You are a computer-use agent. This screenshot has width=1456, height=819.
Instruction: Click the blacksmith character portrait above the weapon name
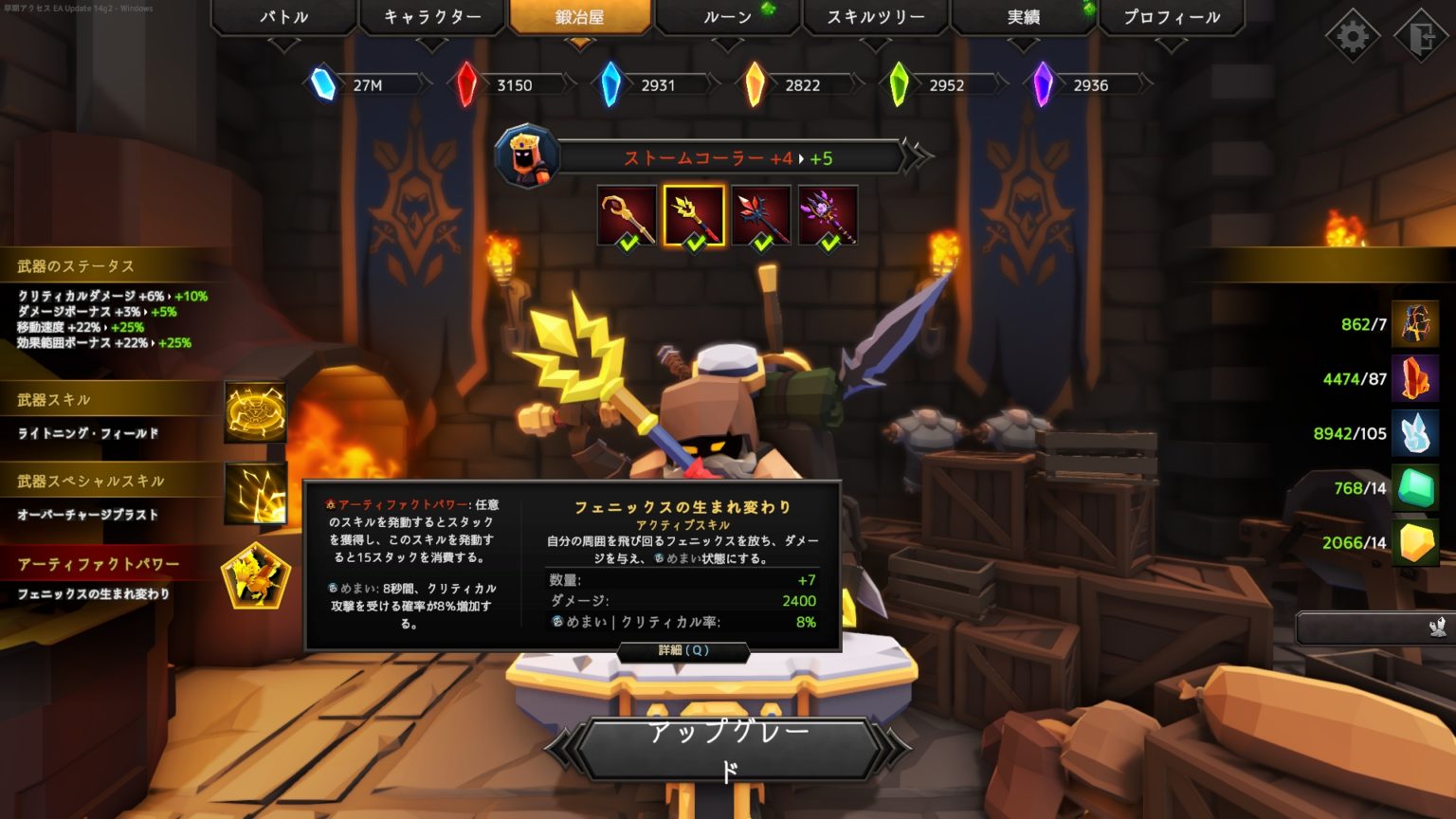click(x=528, y=155)
